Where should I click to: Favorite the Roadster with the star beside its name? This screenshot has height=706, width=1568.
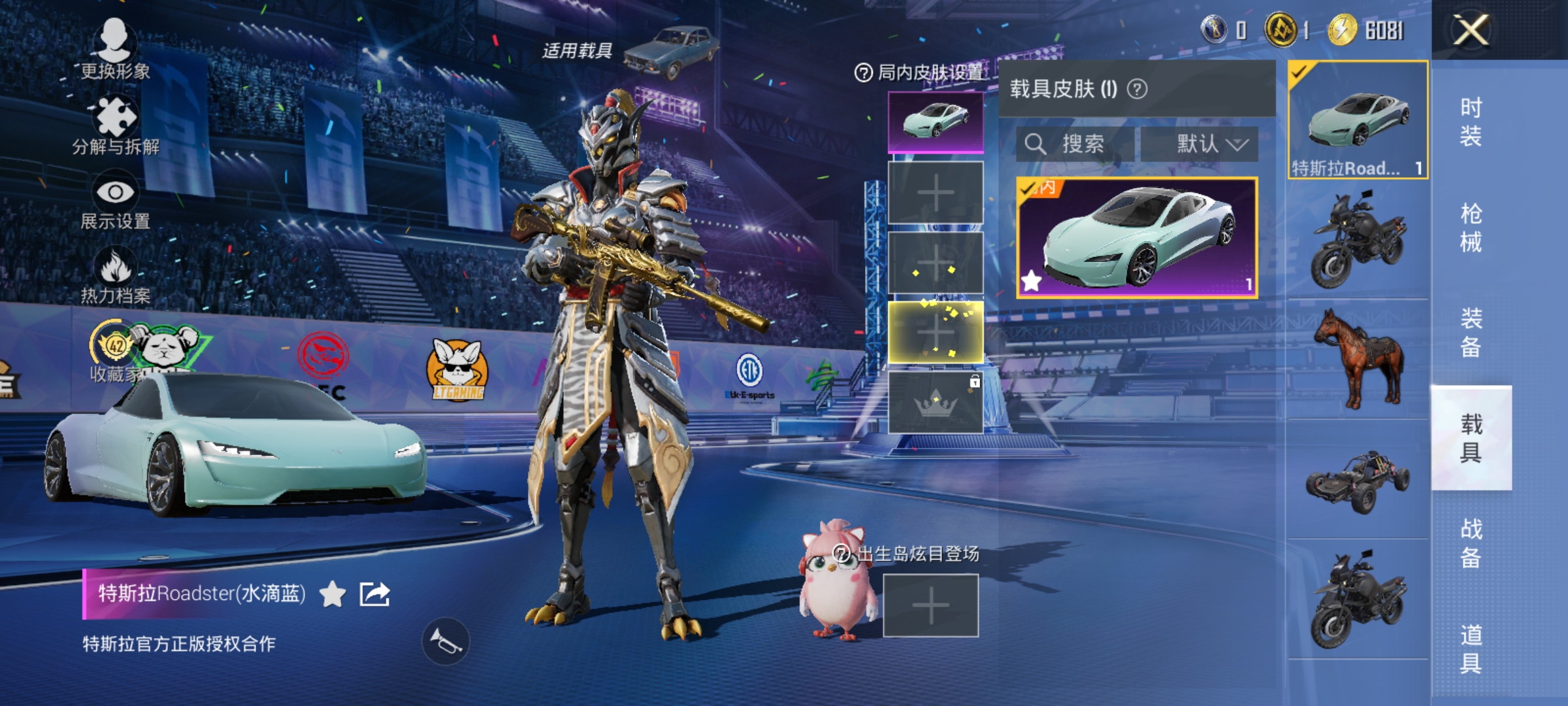click(333, 594)
